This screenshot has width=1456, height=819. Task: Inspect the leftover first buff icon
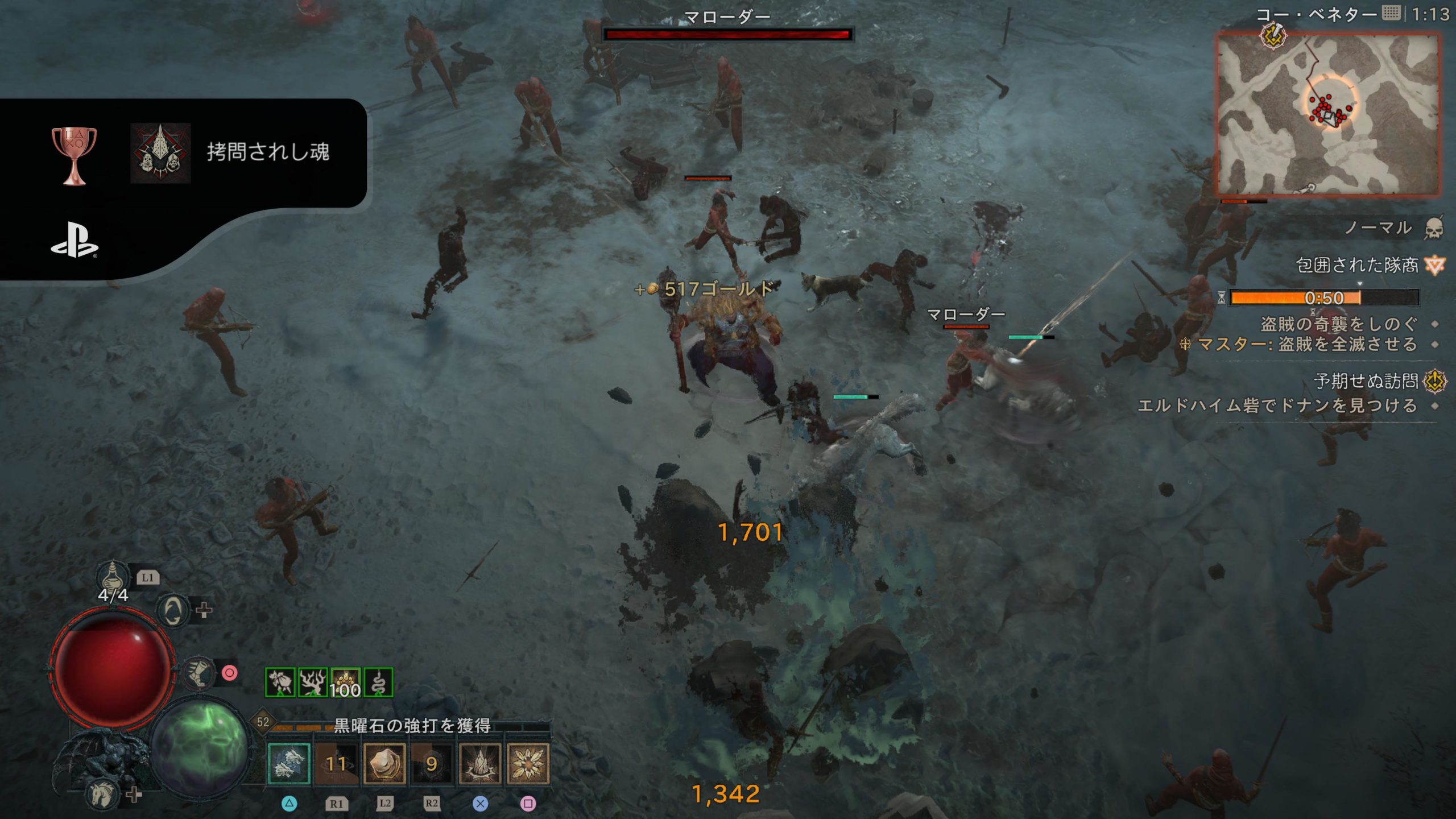(x=280, y=682)
